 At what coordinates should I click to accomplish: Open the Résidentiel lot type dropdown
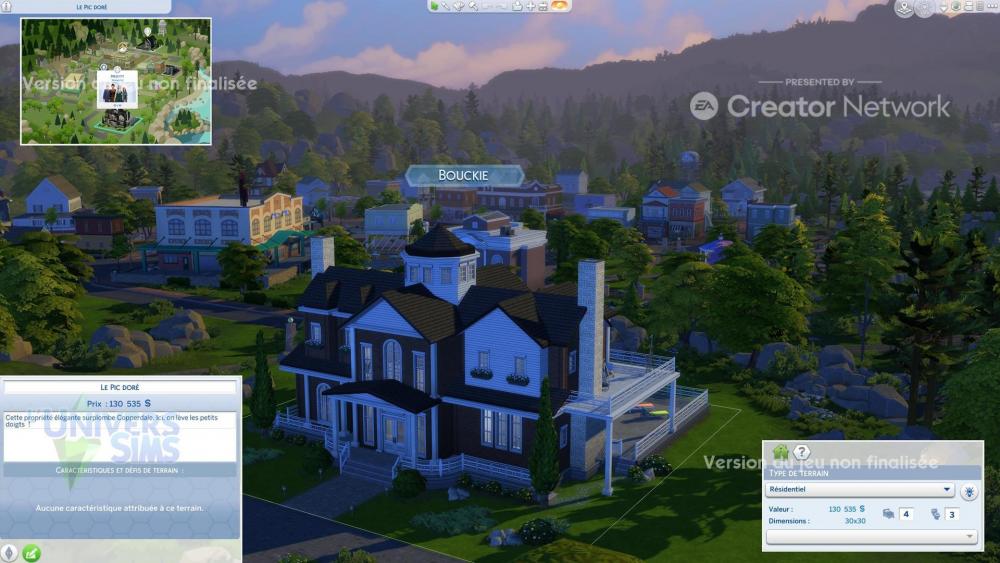click(x=859, y=490)
